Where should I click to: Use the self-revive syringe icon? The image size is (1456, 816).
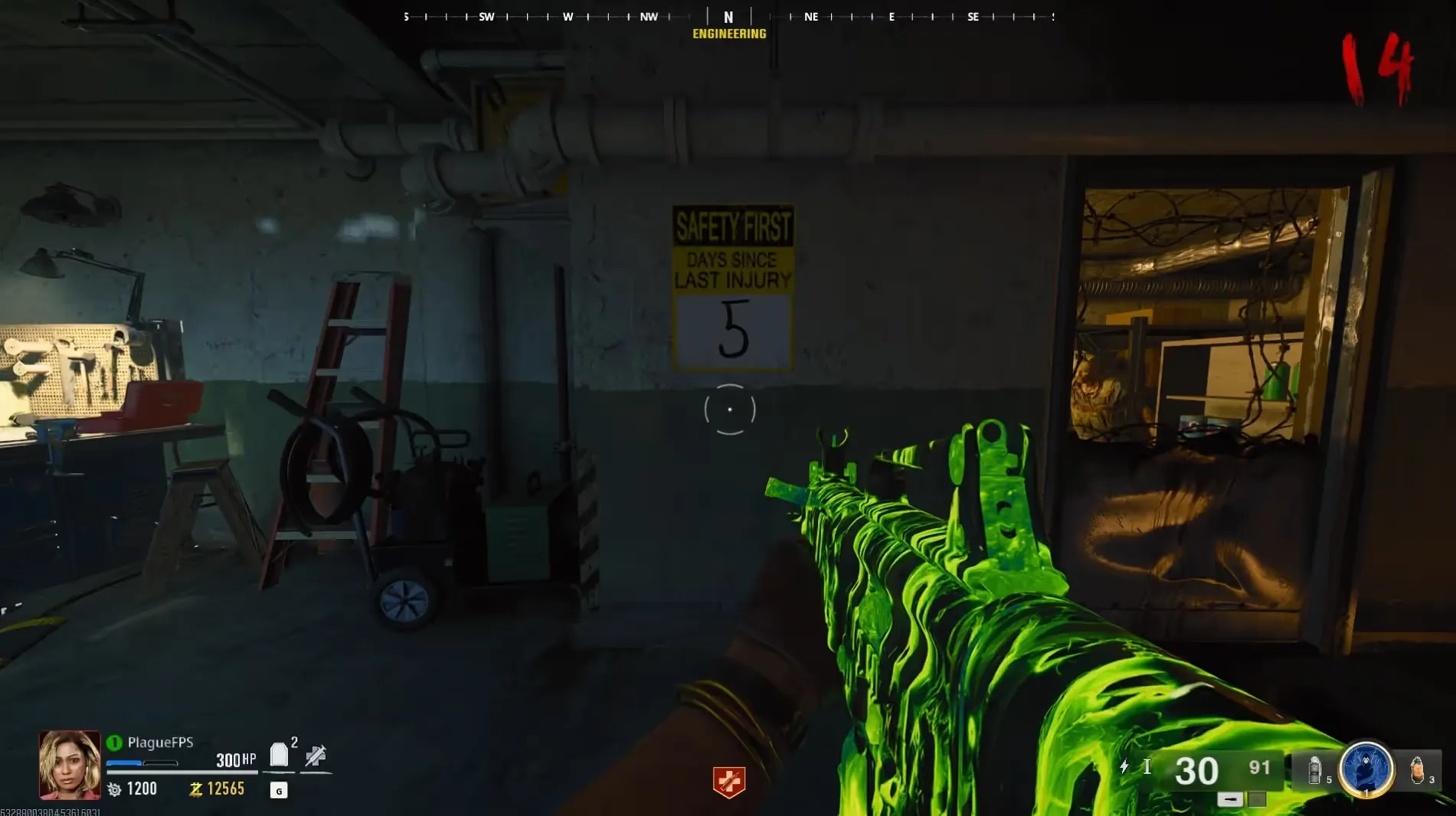316,756
